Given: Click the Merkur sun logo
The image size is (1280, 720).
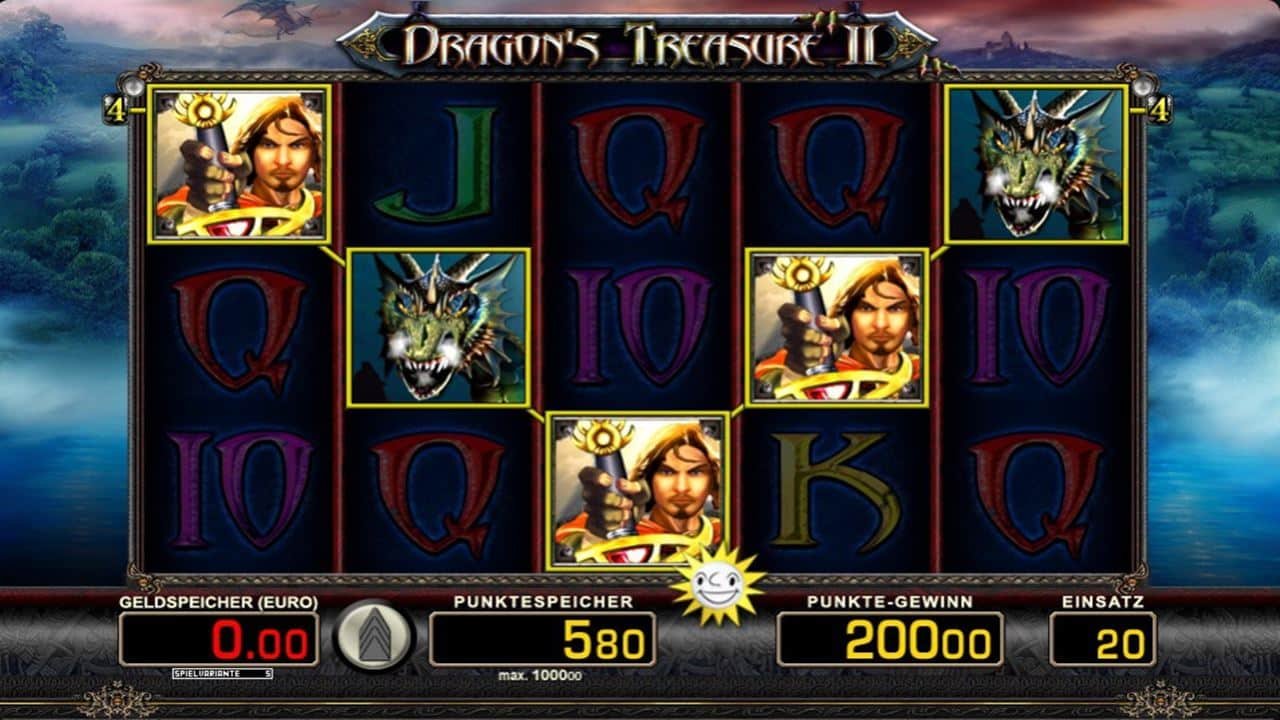Looking at the screenshot, I should pos(719,588).
